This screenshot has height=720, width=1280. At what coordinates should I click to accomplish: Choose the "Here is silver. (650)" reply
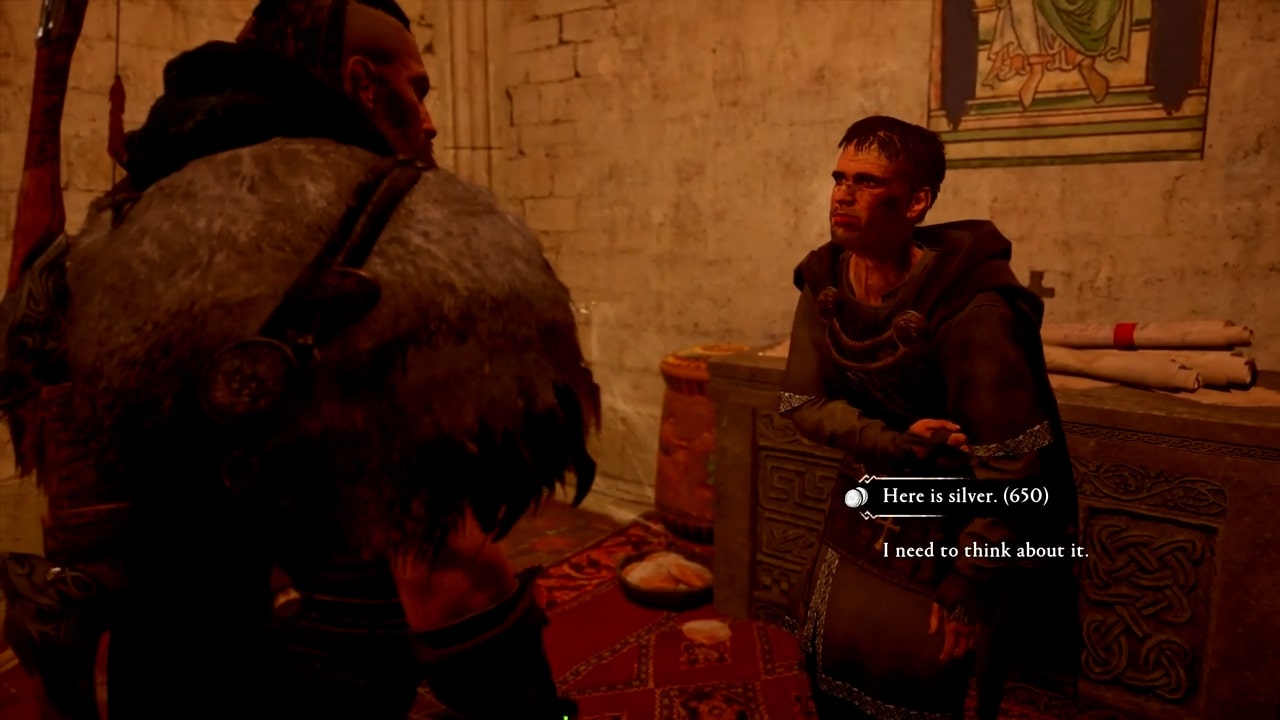tap(965, 496)
